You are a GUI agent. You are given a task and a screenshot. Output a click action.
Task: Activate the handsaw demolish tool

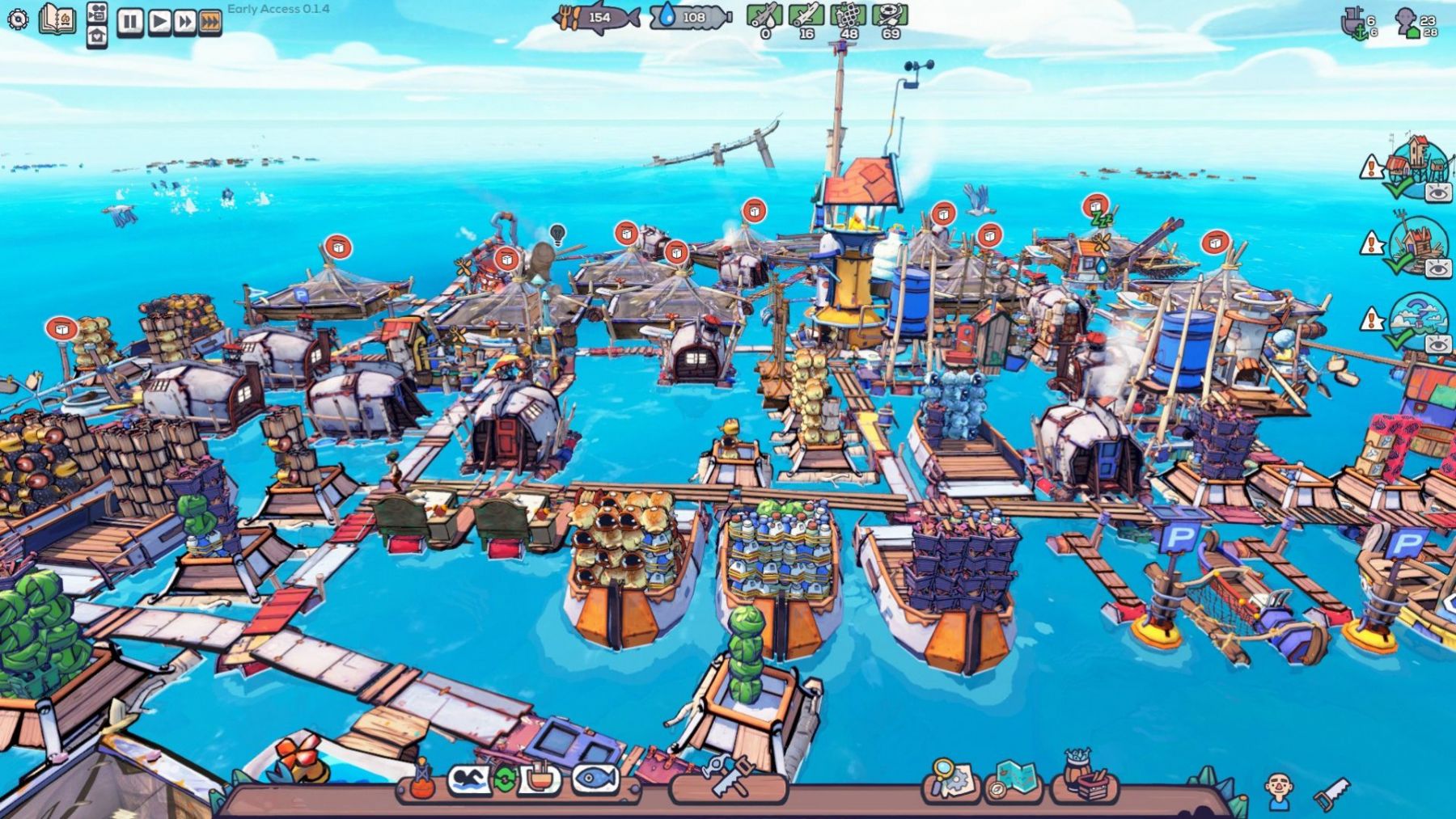pos(1331,792)
